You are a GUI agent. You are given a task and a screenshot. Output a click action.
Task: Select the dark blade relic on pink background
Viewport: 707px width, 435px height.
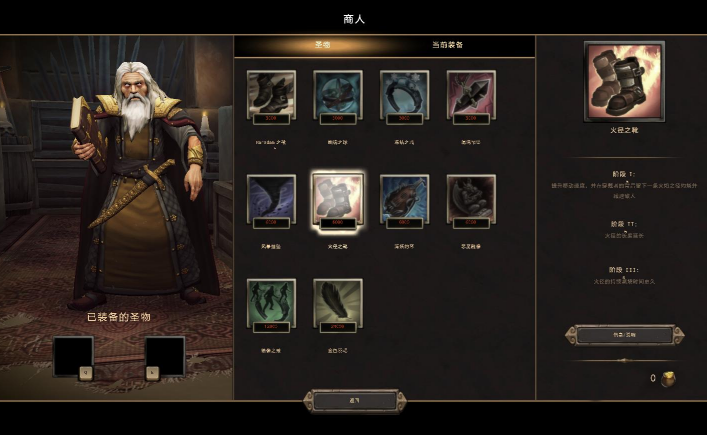pos(470,94)
